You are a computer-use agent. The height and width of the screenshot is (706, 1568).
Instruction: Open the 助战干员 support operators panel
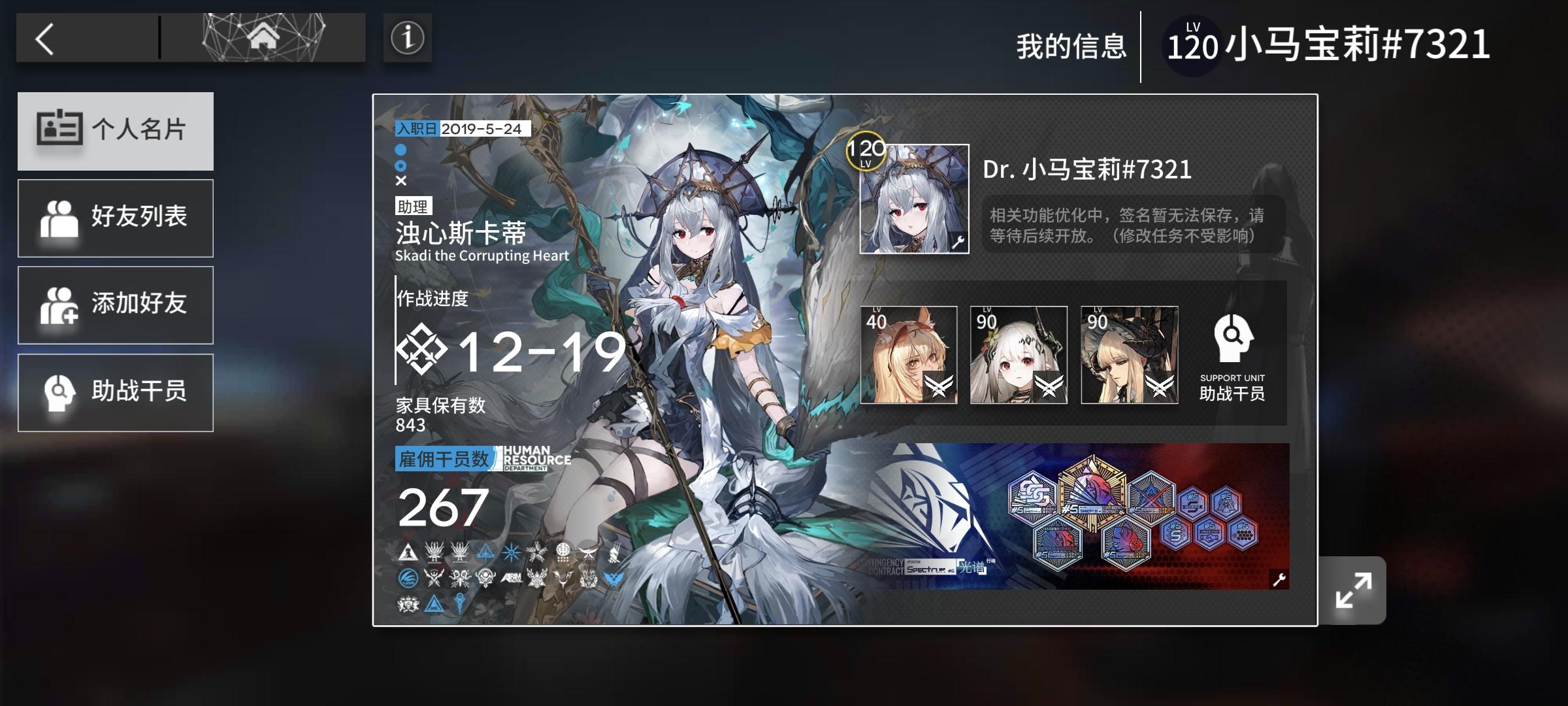click(116, 392)
